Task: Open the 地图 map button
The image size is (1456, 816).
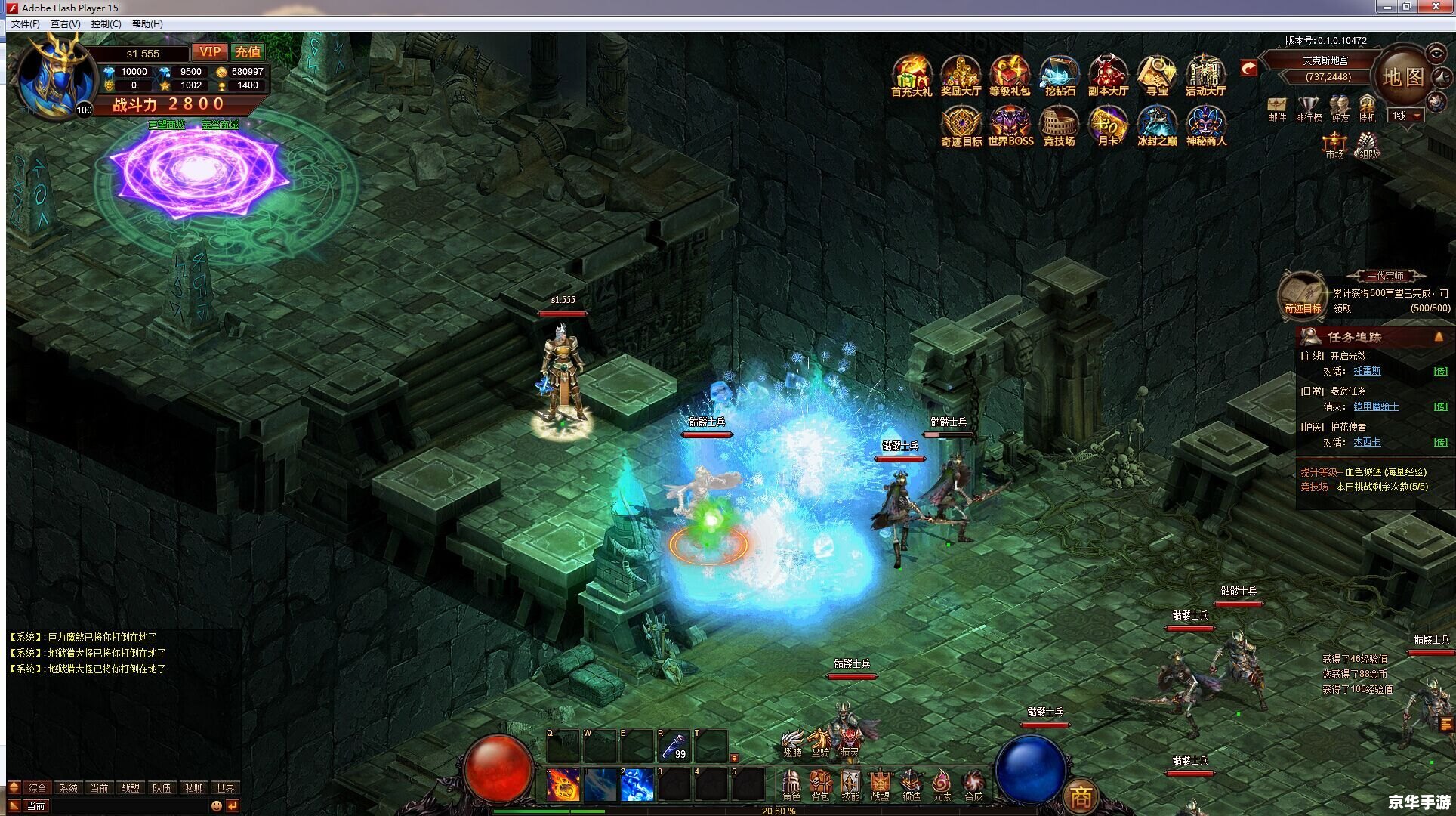Action: pos(1403,77)
